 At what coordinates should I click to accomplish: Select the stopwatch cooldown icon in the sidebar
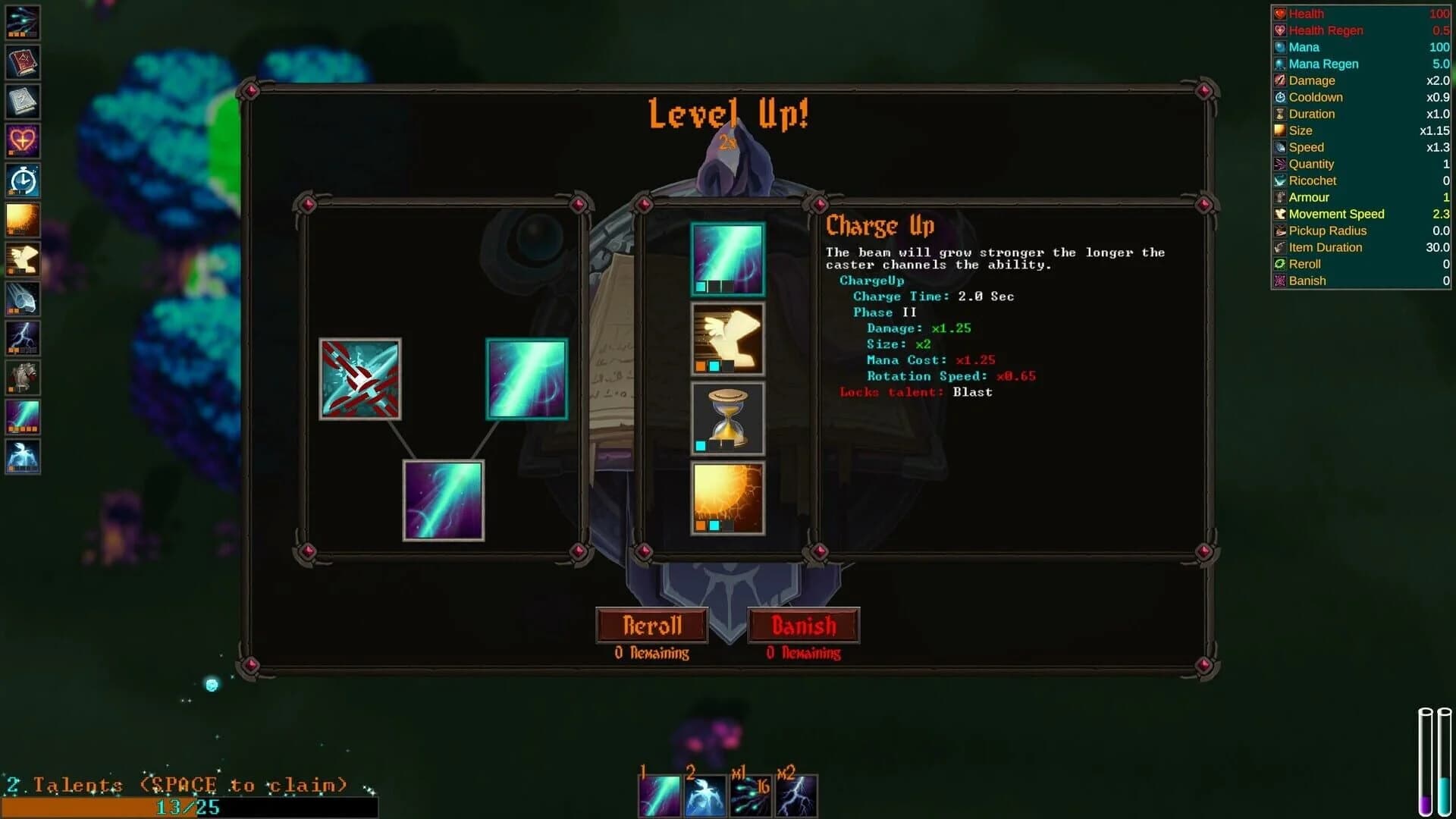[23, 180]
